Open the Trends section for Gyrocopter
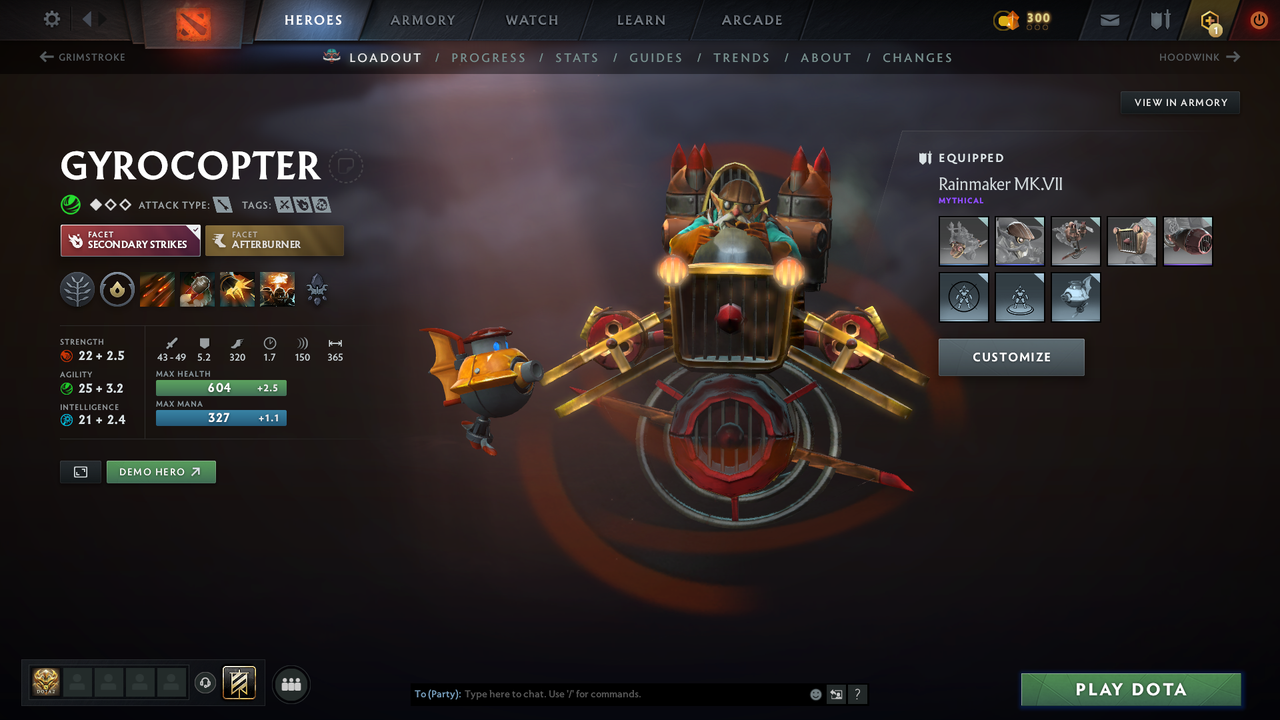 tap(741, 57)
